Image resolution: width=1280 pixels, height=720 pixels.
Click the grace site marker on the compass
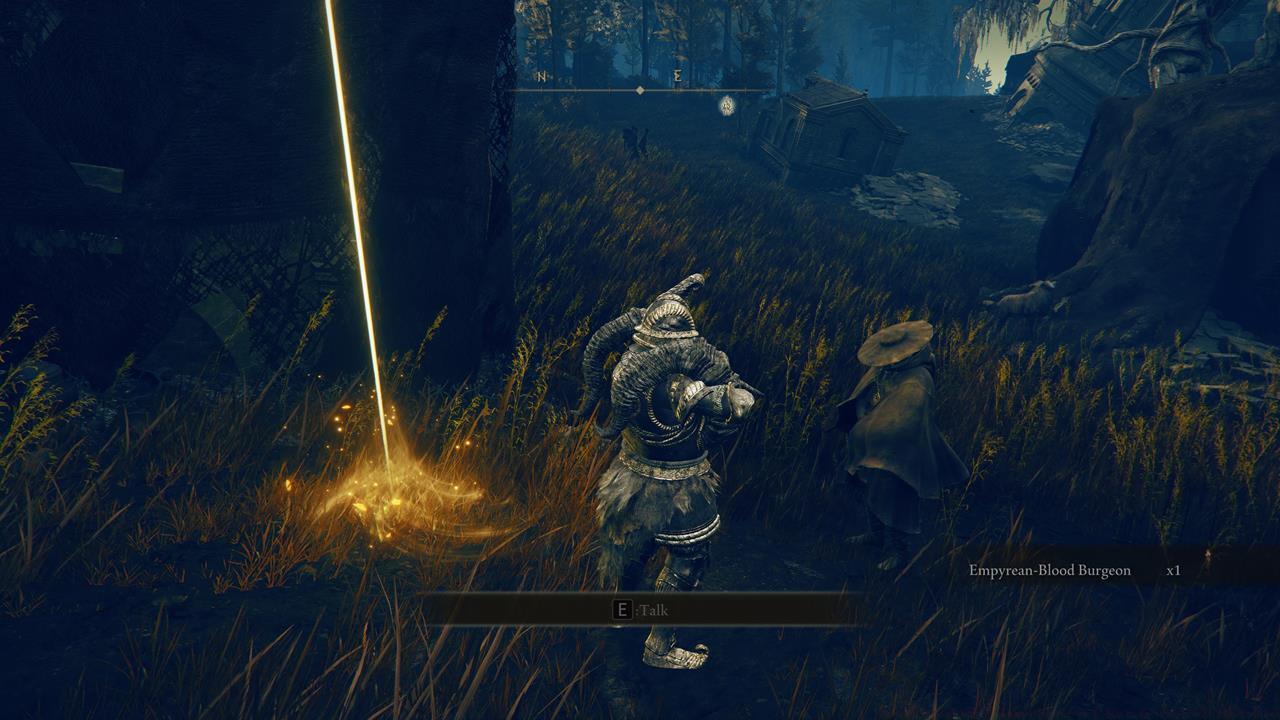728,105
